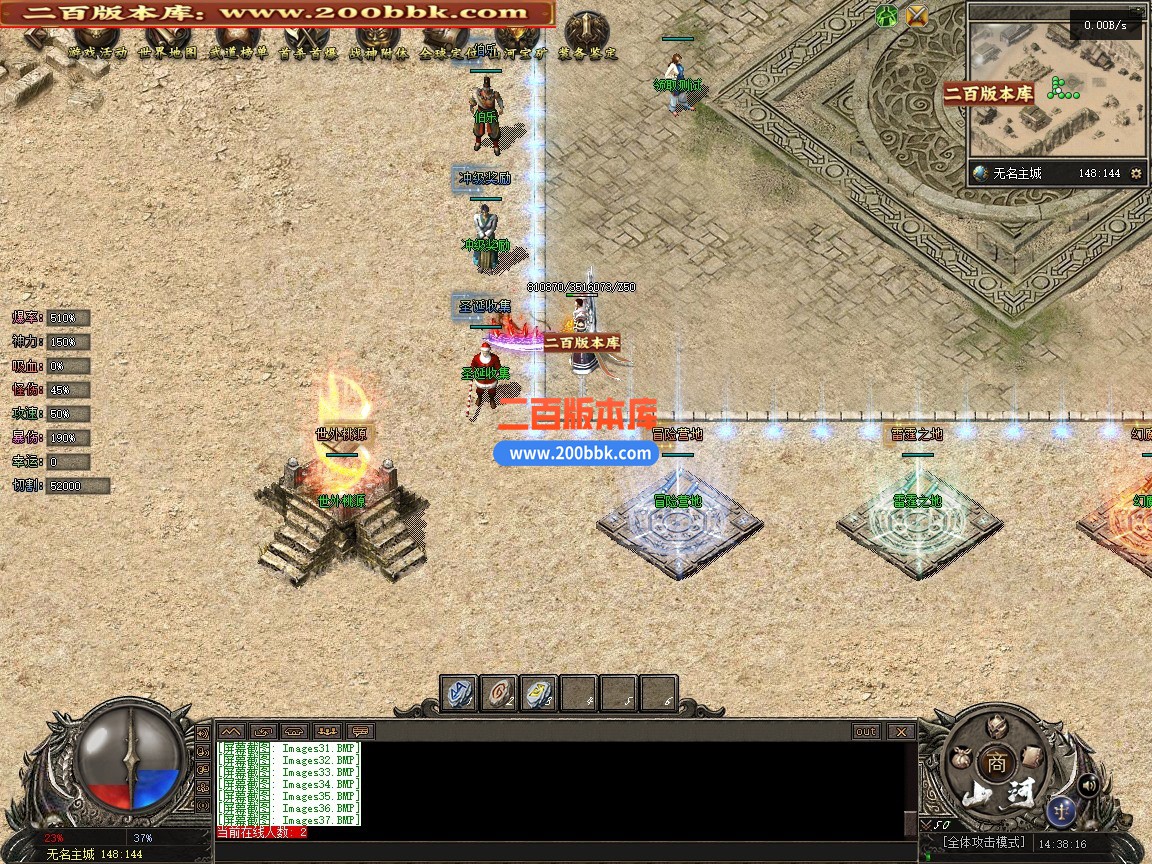Screen dimensions: 1152x864
Task: Use the red spiral rune in slot 2
Action: (499, 693)
